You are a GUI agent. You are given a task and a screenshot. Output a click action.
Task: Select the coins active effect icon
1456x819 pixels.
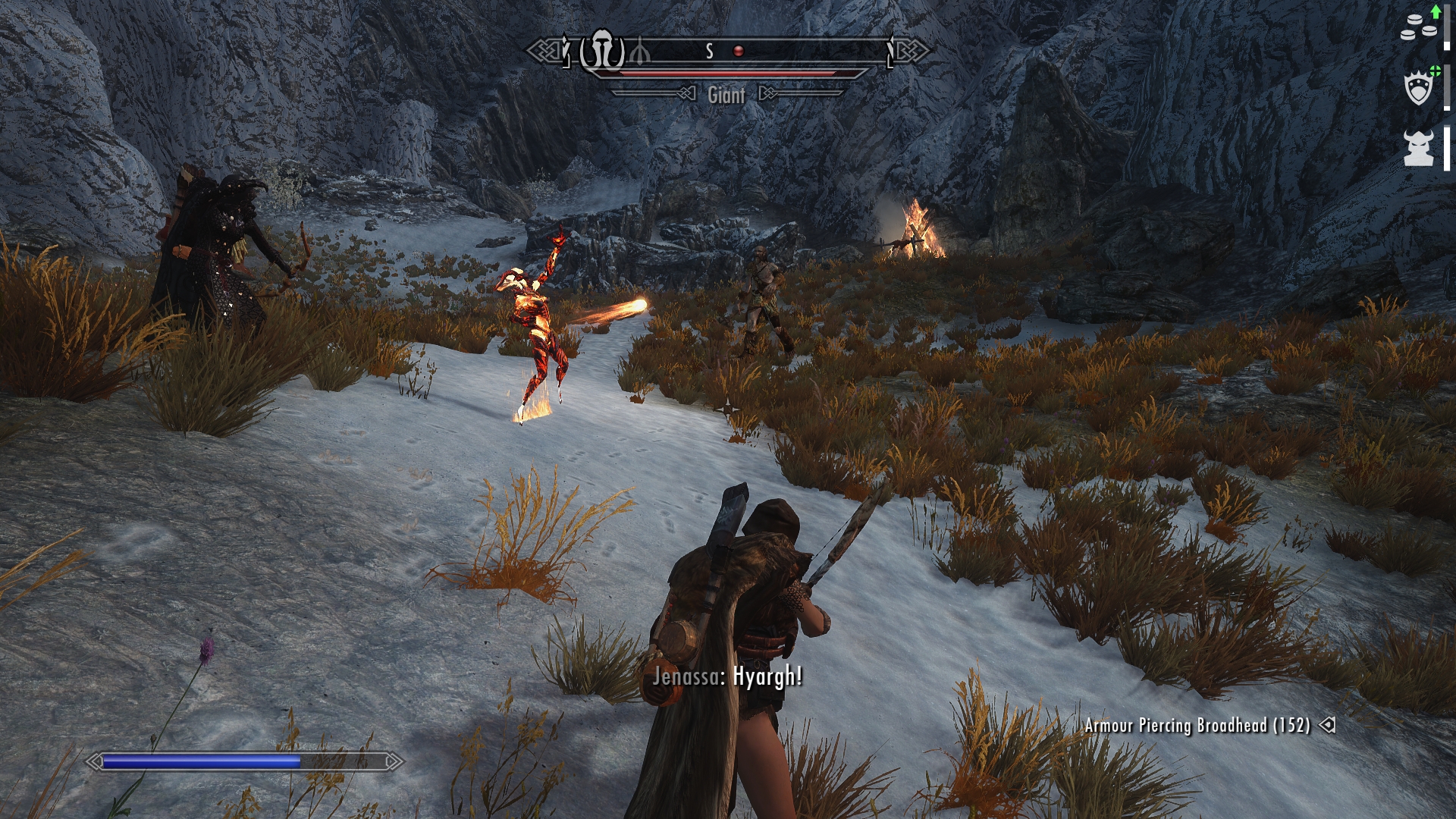coord(1418,27)
